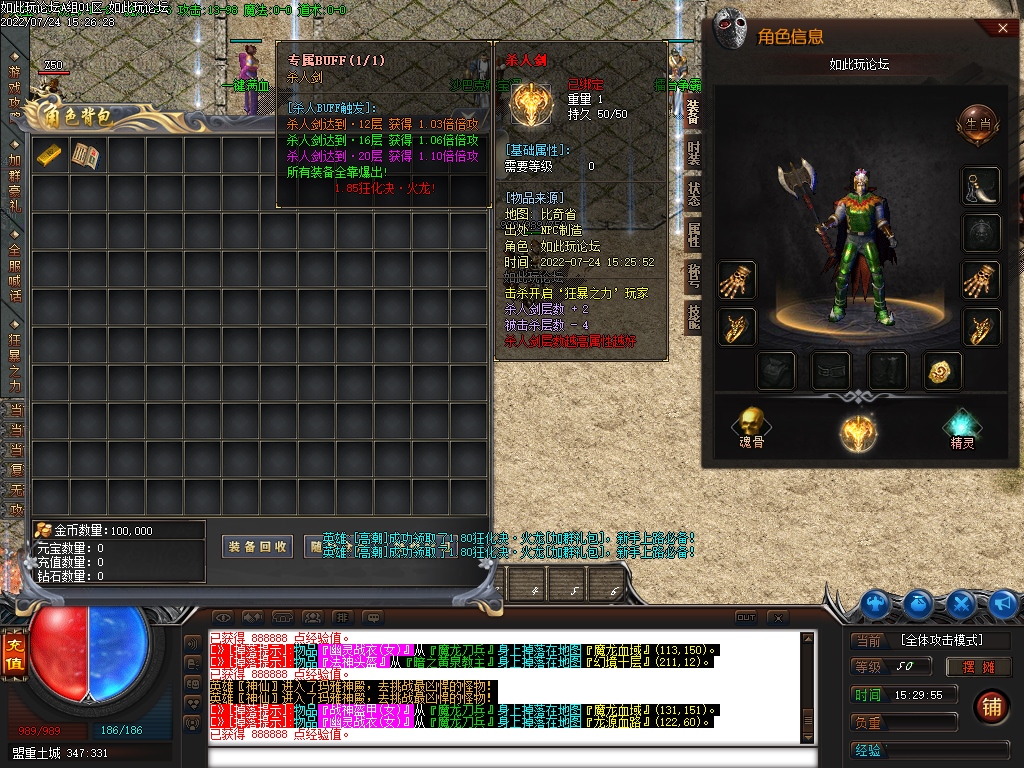This screenshot has height=768, width=1024.
Task: Select the red book item in the bag
Action: coord(87,155)
